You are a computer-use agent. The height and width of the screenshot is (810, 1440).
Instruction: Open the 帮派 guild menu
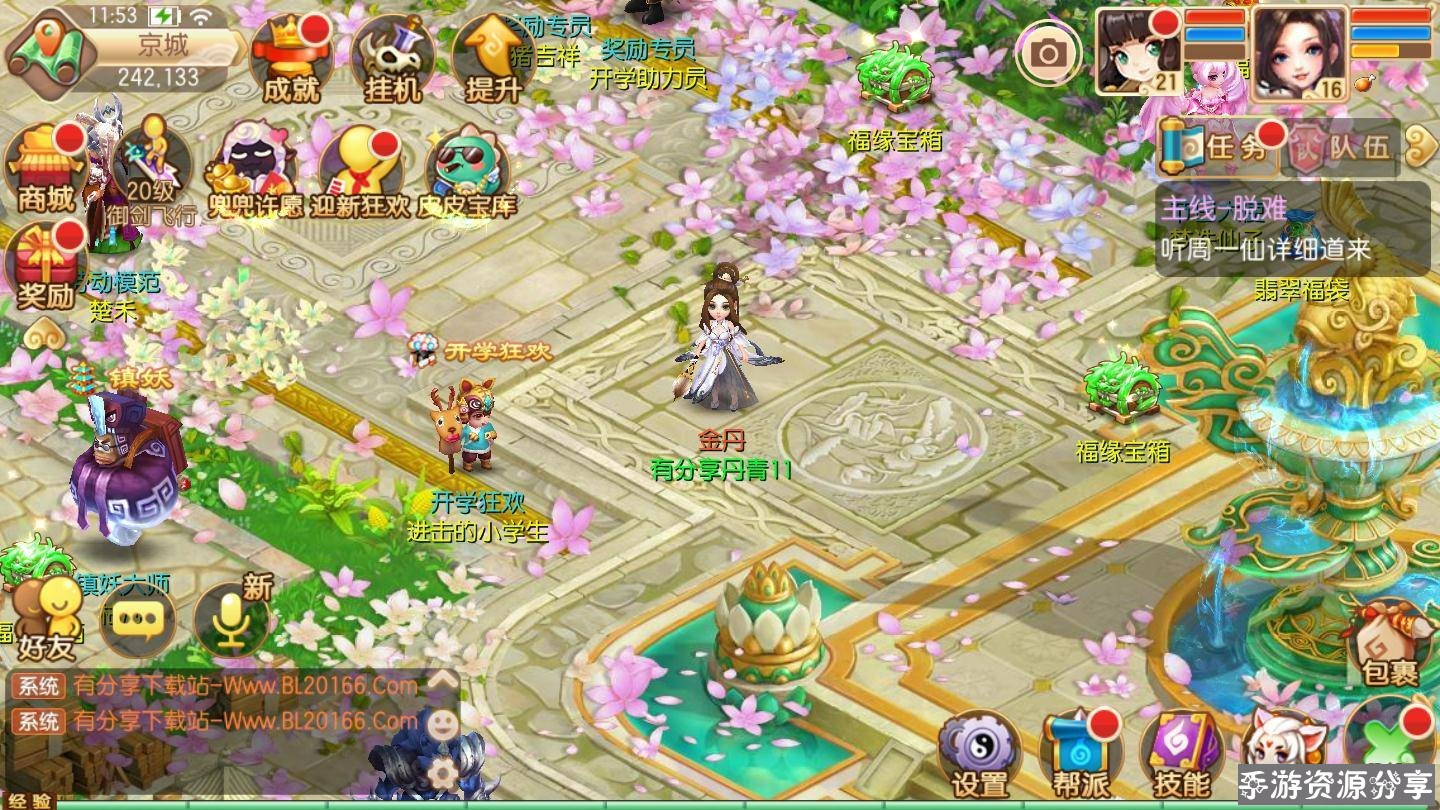[x=1081, y=755]
